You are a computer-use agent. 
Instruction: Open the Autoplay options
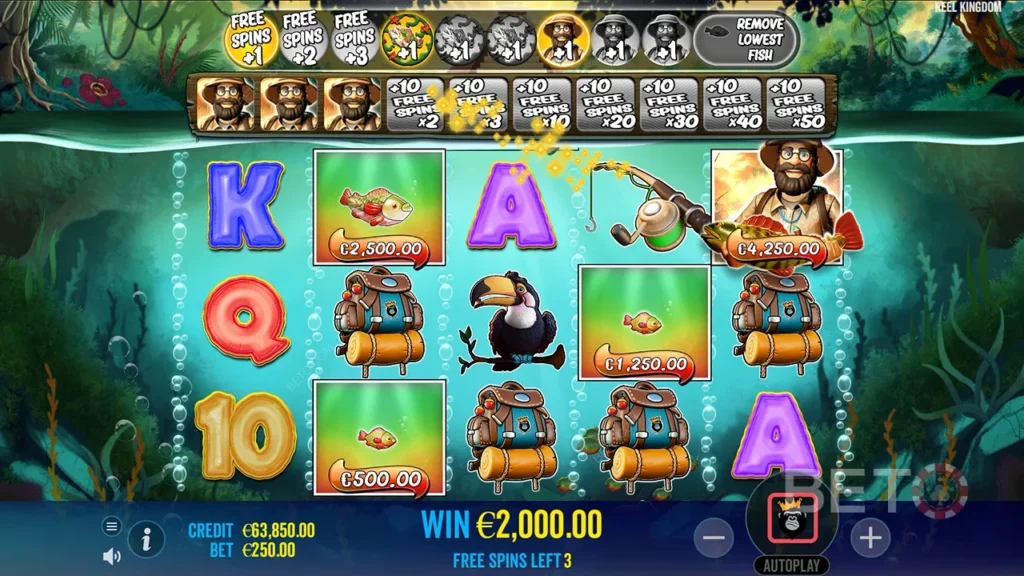point(792,563)
